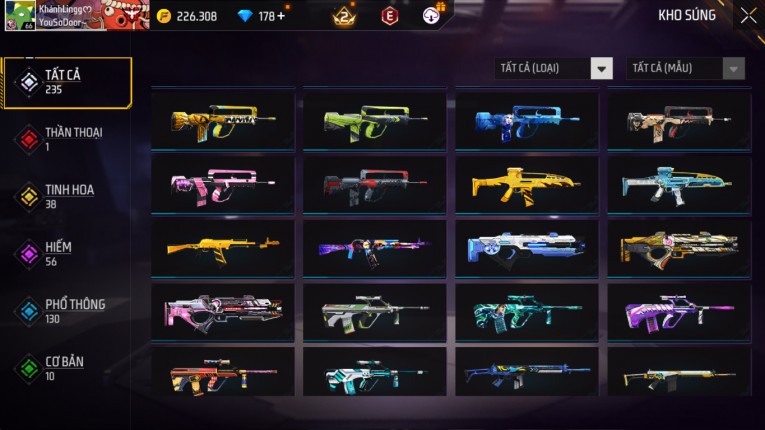
Task: Choose the blue FAMAS skin
Action: 527,121
